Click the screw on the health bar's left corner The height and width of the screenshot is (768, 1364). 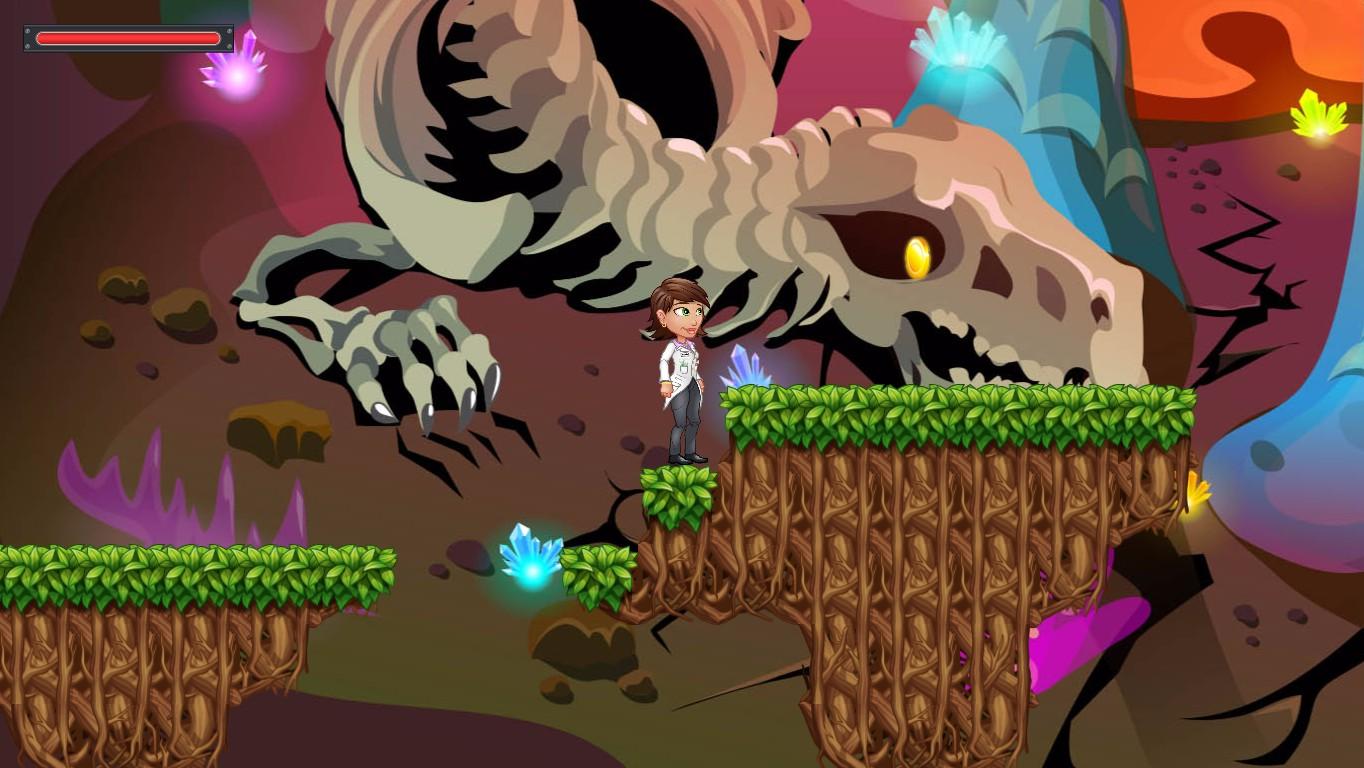(27, 31)
